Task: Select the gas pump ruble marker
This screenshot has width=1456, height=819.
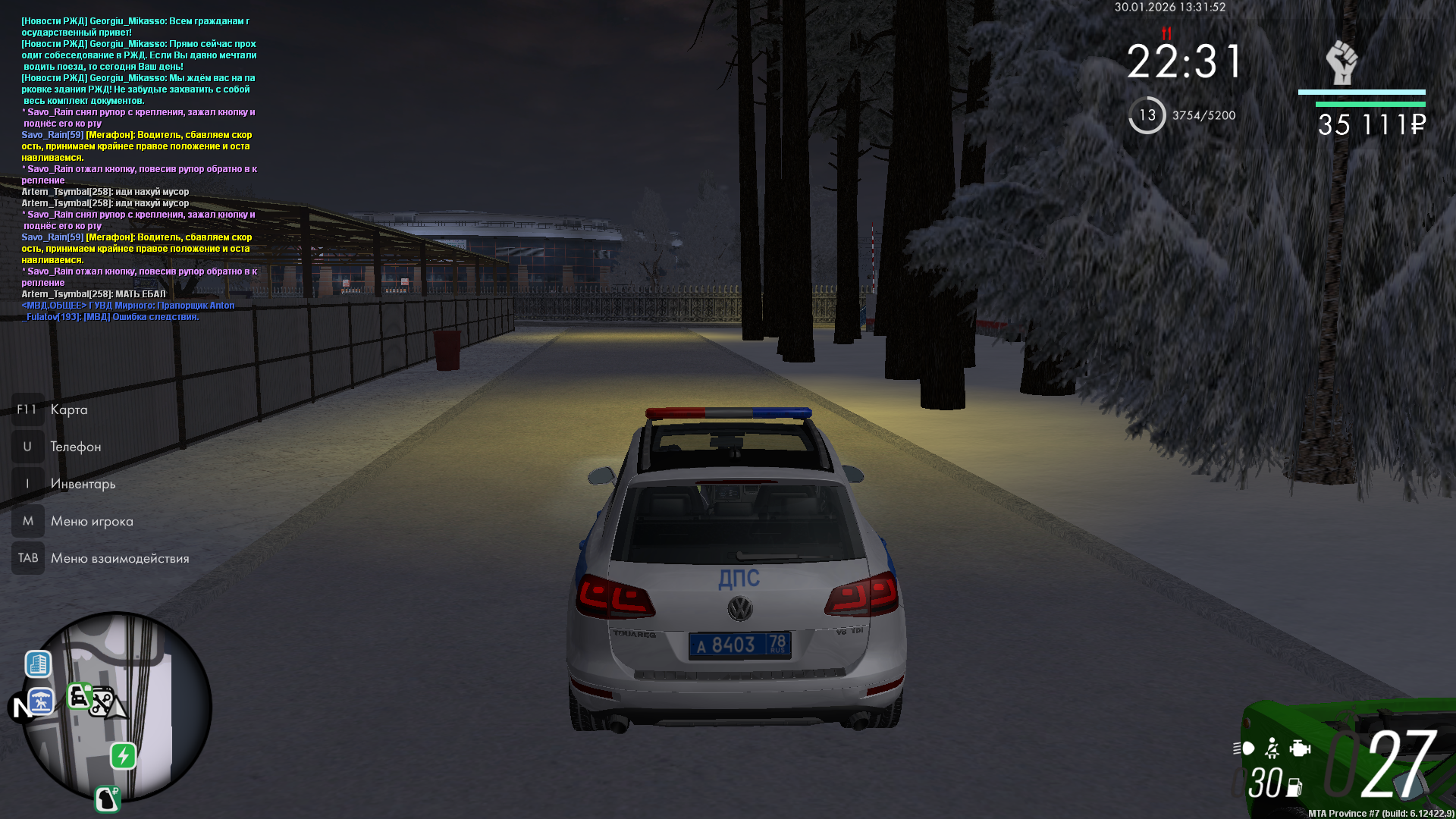Action: pos(108,799)
